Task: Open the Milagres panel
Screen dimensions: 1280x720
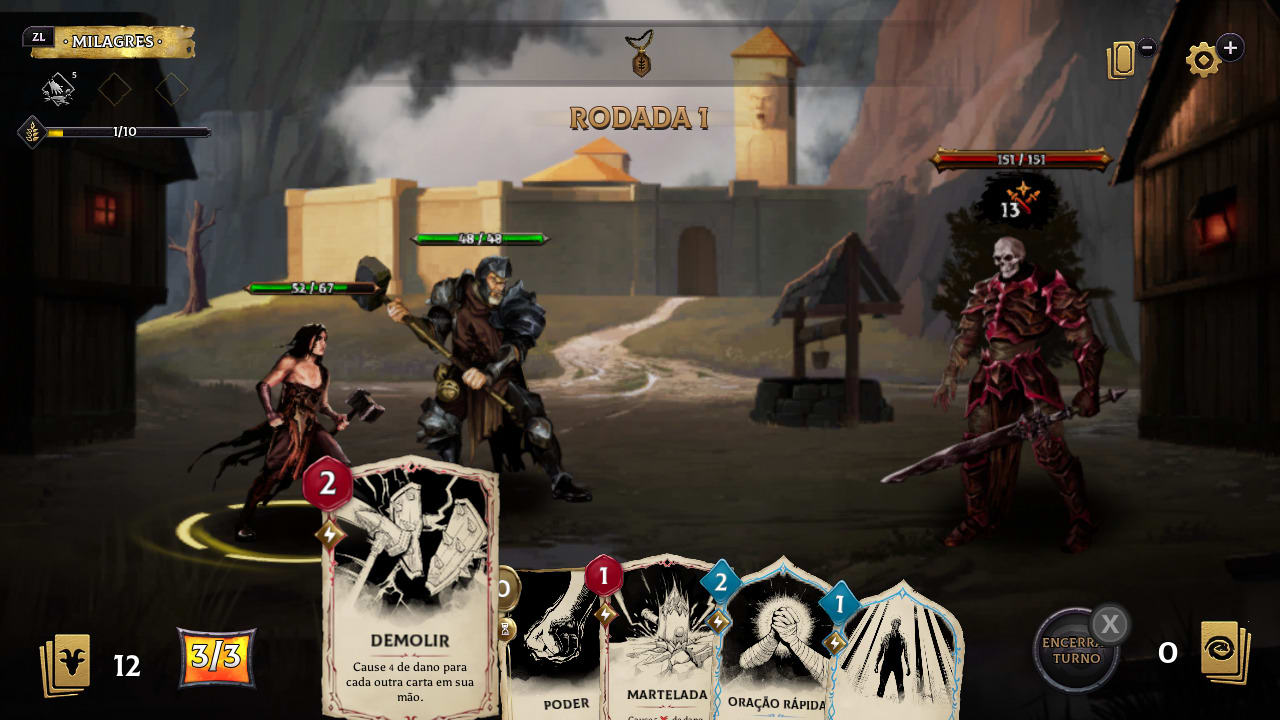Action: pos(112,42)
